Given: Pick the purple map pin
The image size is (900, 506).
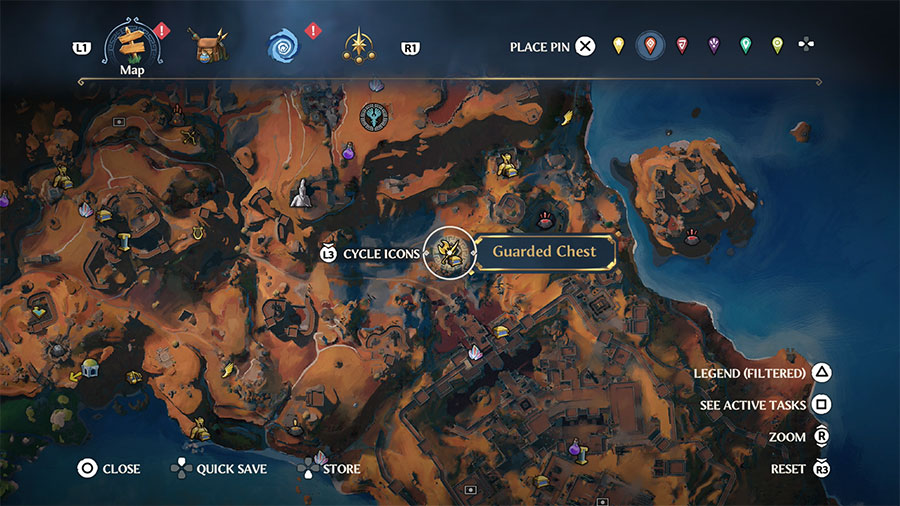Looking at the screenshot, I should click(714, 46).
